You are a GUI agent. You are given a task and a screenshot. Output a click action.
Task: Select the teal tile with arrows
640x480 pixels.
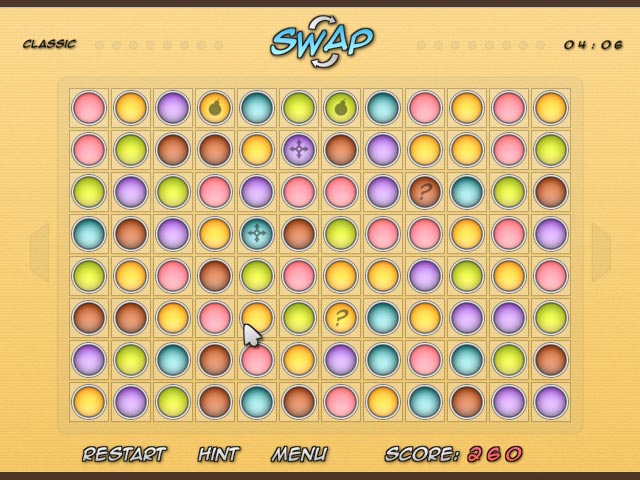(x=257, y=234)
